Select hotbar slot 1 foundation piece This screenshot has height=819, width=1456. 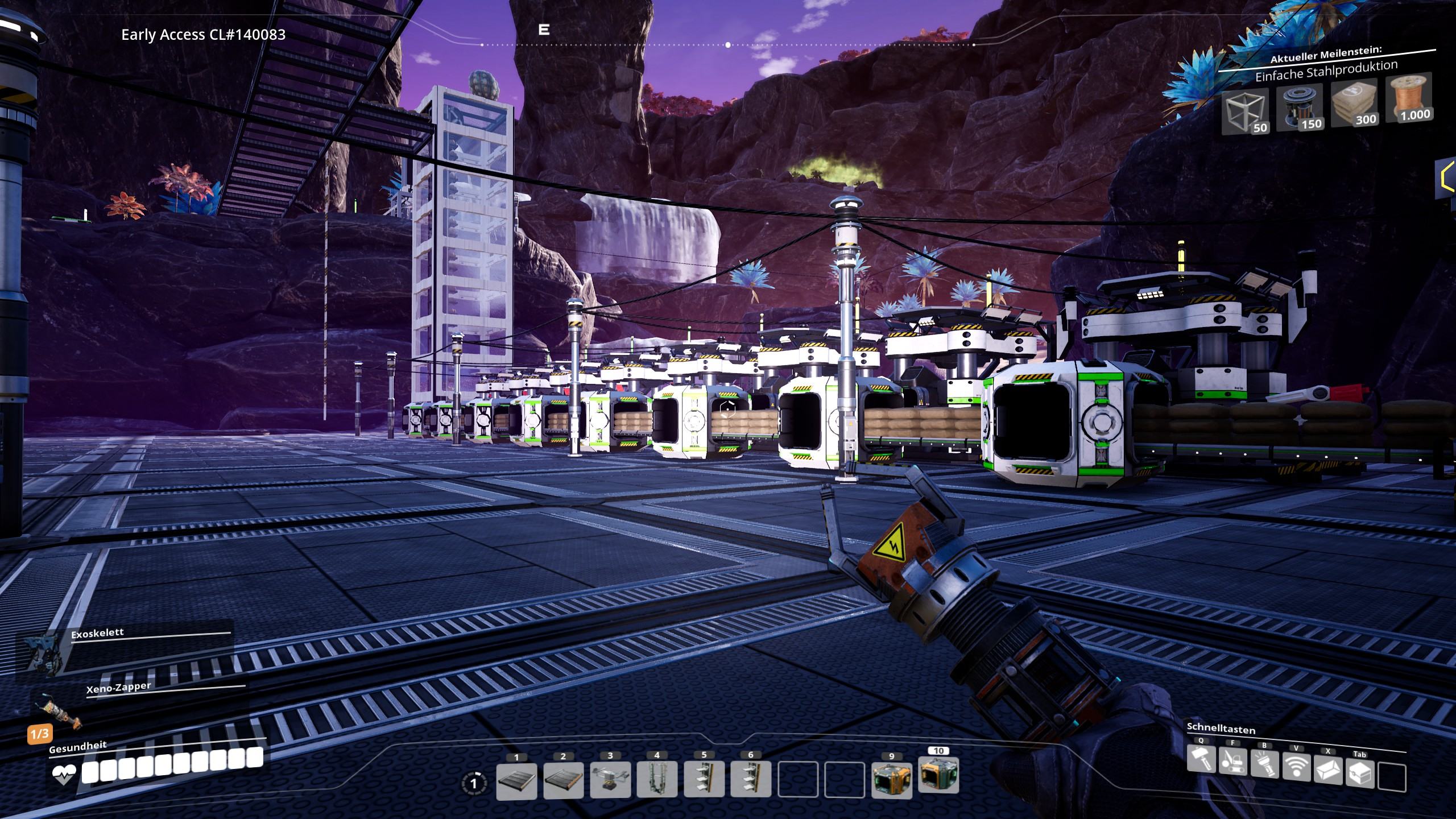(516, 780)
